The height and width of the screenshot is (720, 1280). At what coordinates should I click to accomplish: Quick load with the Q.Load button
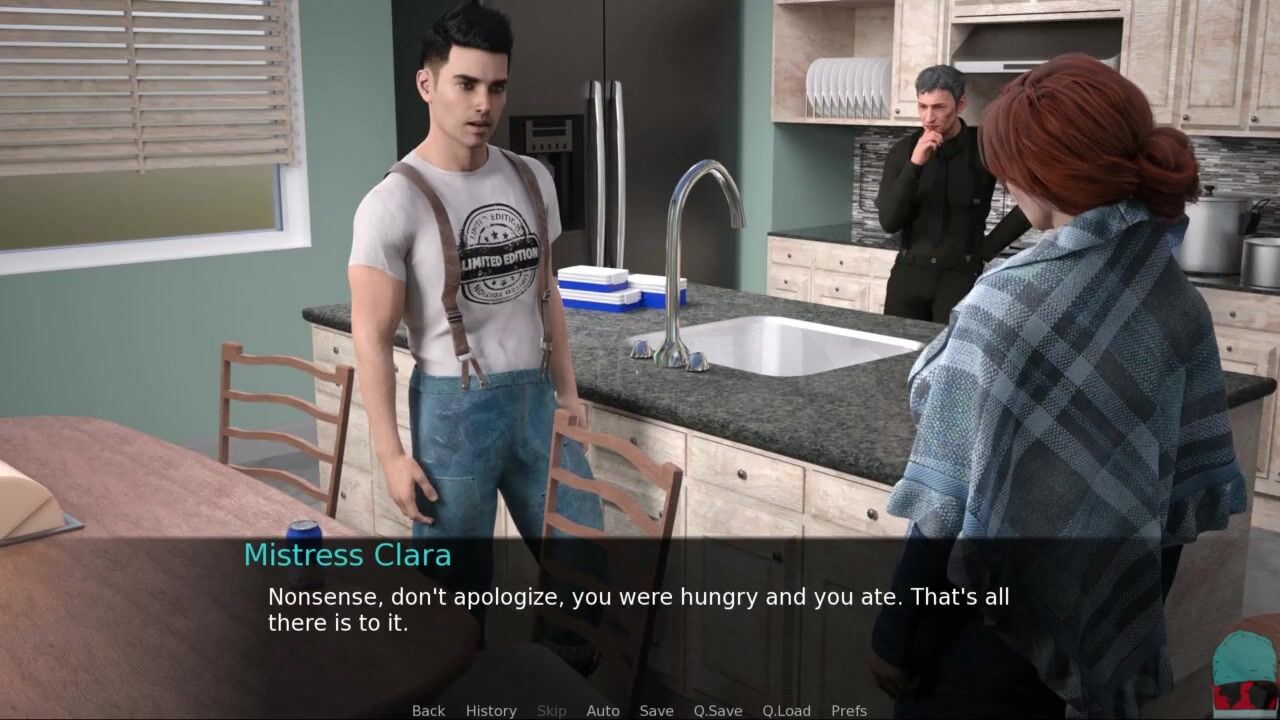click(786, 710)
